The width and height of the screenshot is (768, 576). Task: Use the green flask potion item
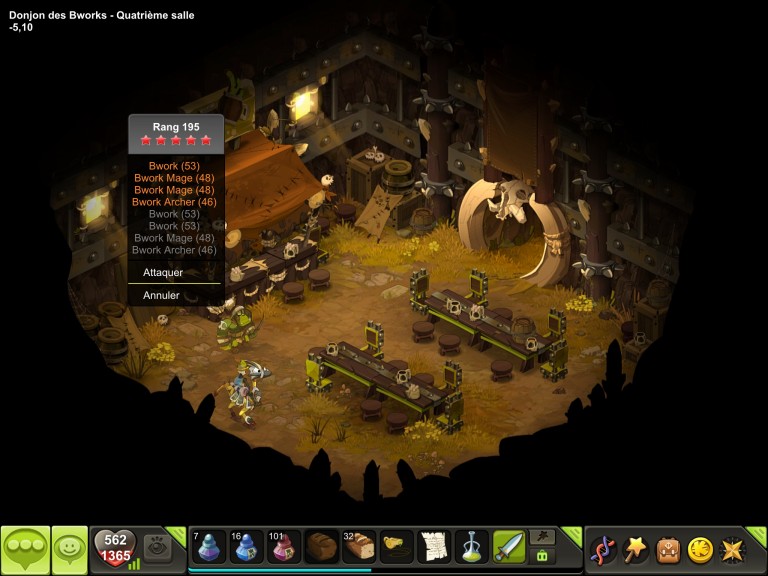[471, 547]
